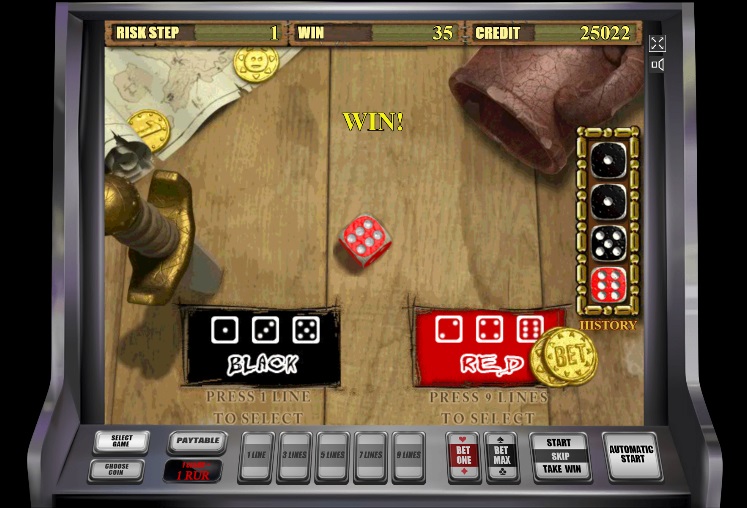The image size is (747, 508).
Task: Select the 9 Lines button
Action: coord(408,456)
